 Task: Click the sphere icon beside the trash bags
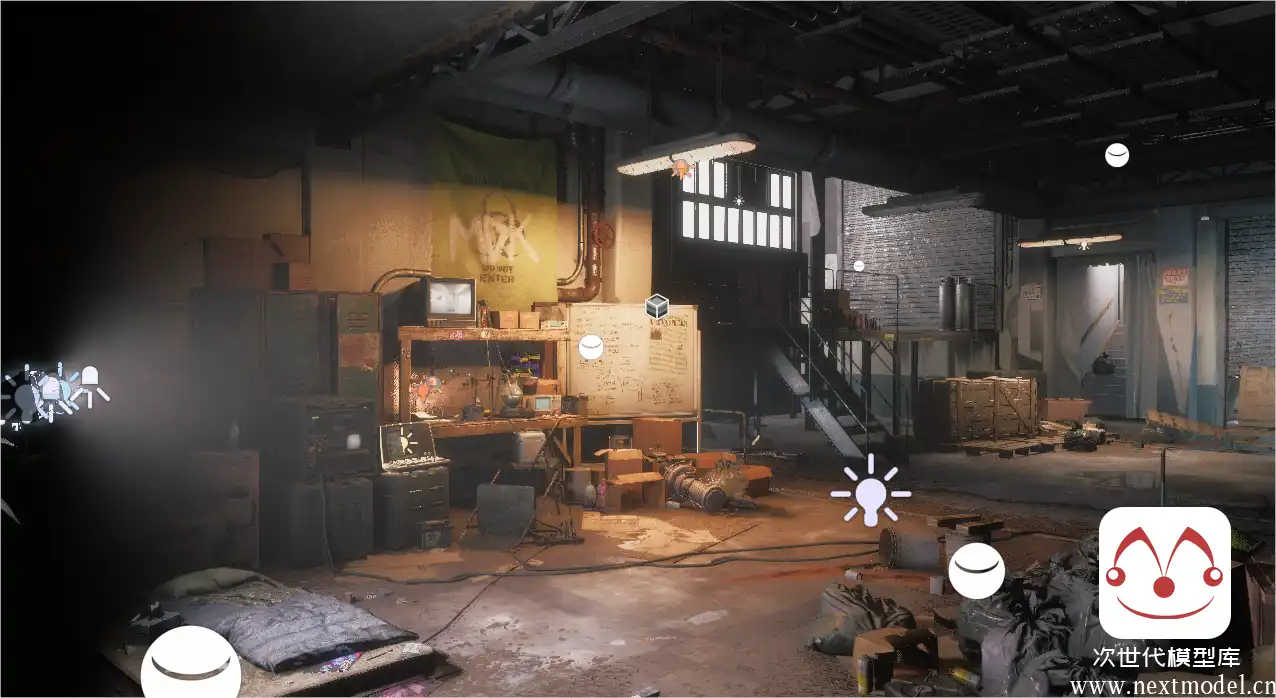pos(976,571)
